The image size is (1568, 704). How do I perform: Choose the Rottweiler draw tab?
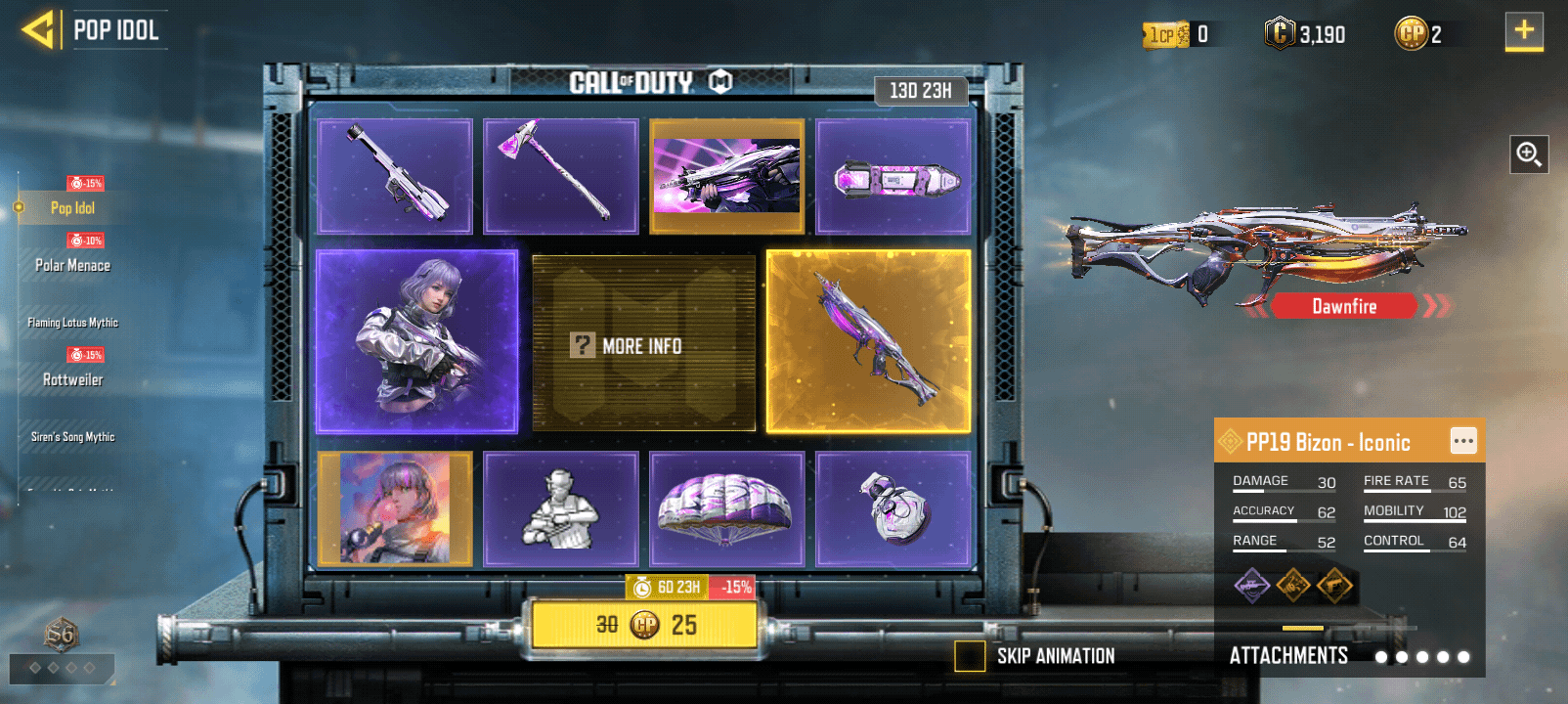pos(72,379)
